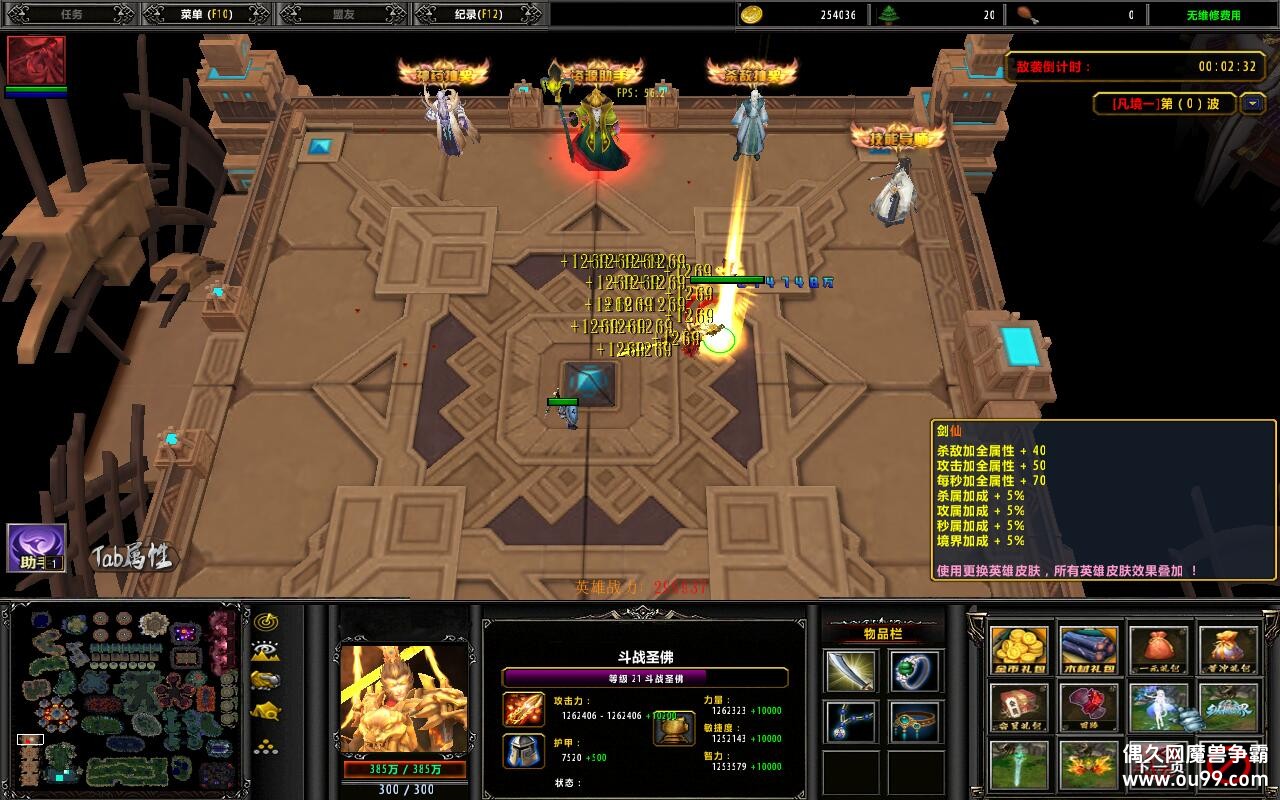Activate the flaming wings ability icon

click(x=1089, y=765)
